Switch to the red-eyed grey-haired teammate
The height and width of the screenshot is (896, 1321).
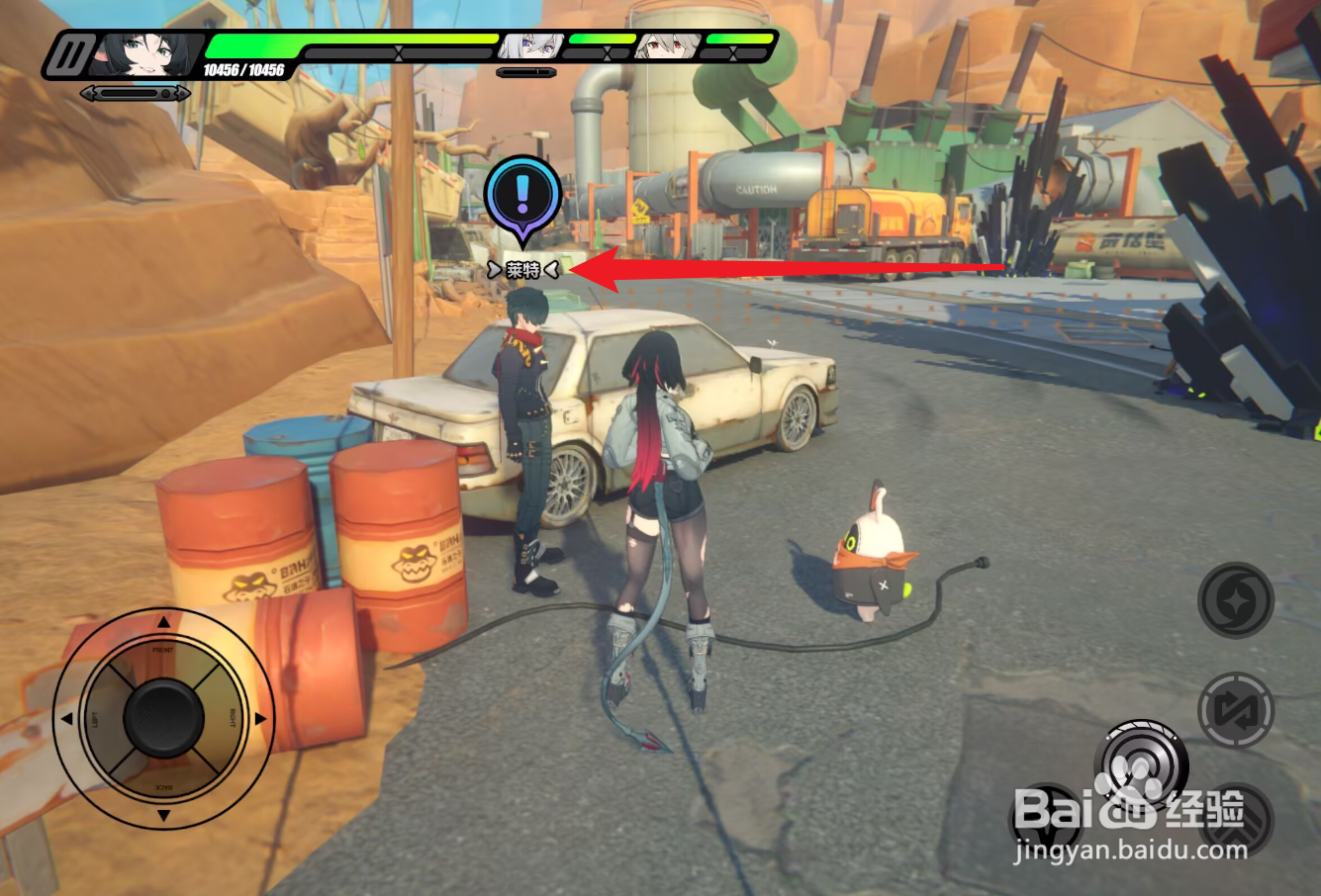point(667,45)
